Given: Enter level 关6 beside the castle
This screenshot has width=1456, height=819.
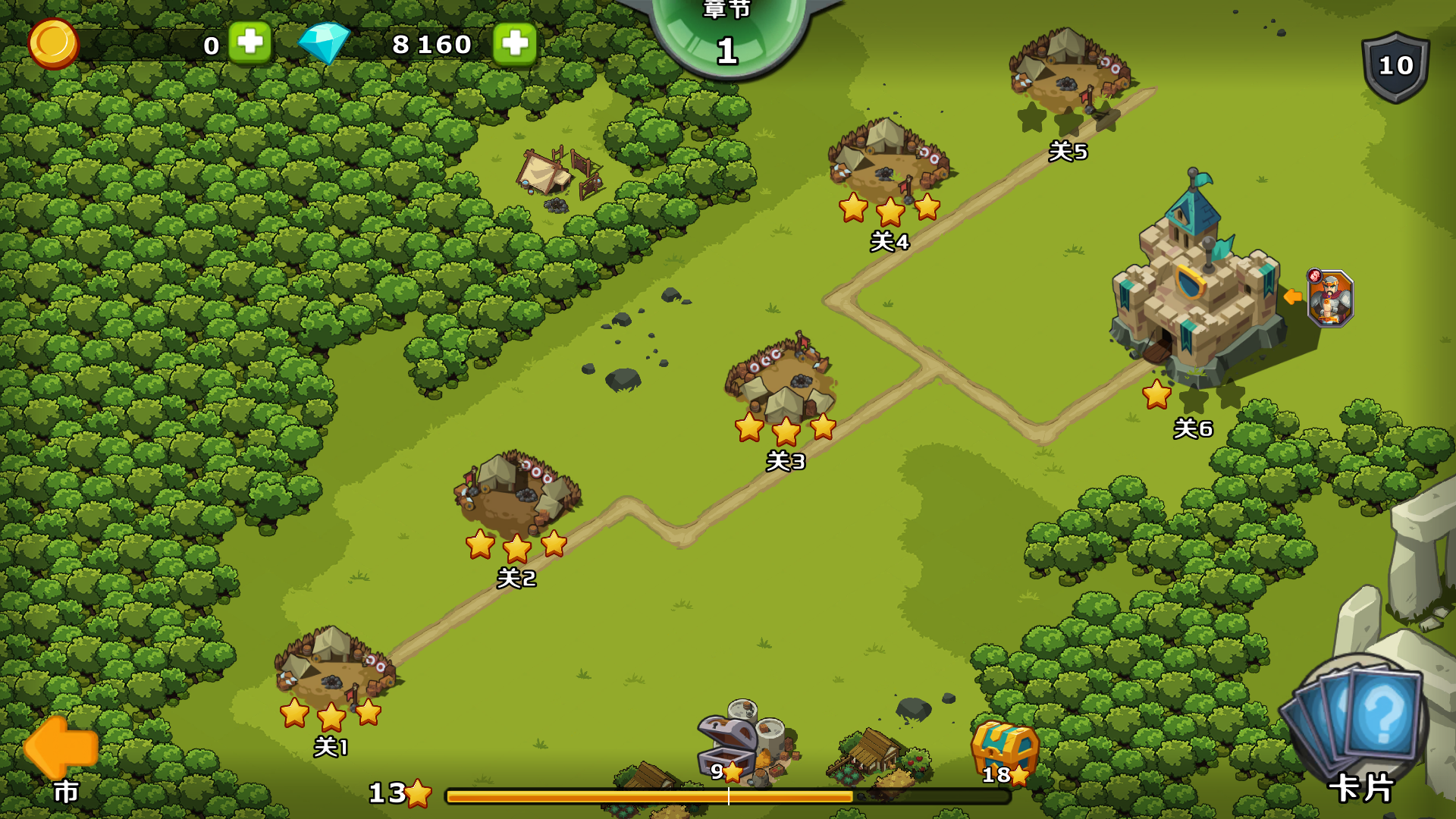Looking at the screenshot, I should click(1193, 409).
